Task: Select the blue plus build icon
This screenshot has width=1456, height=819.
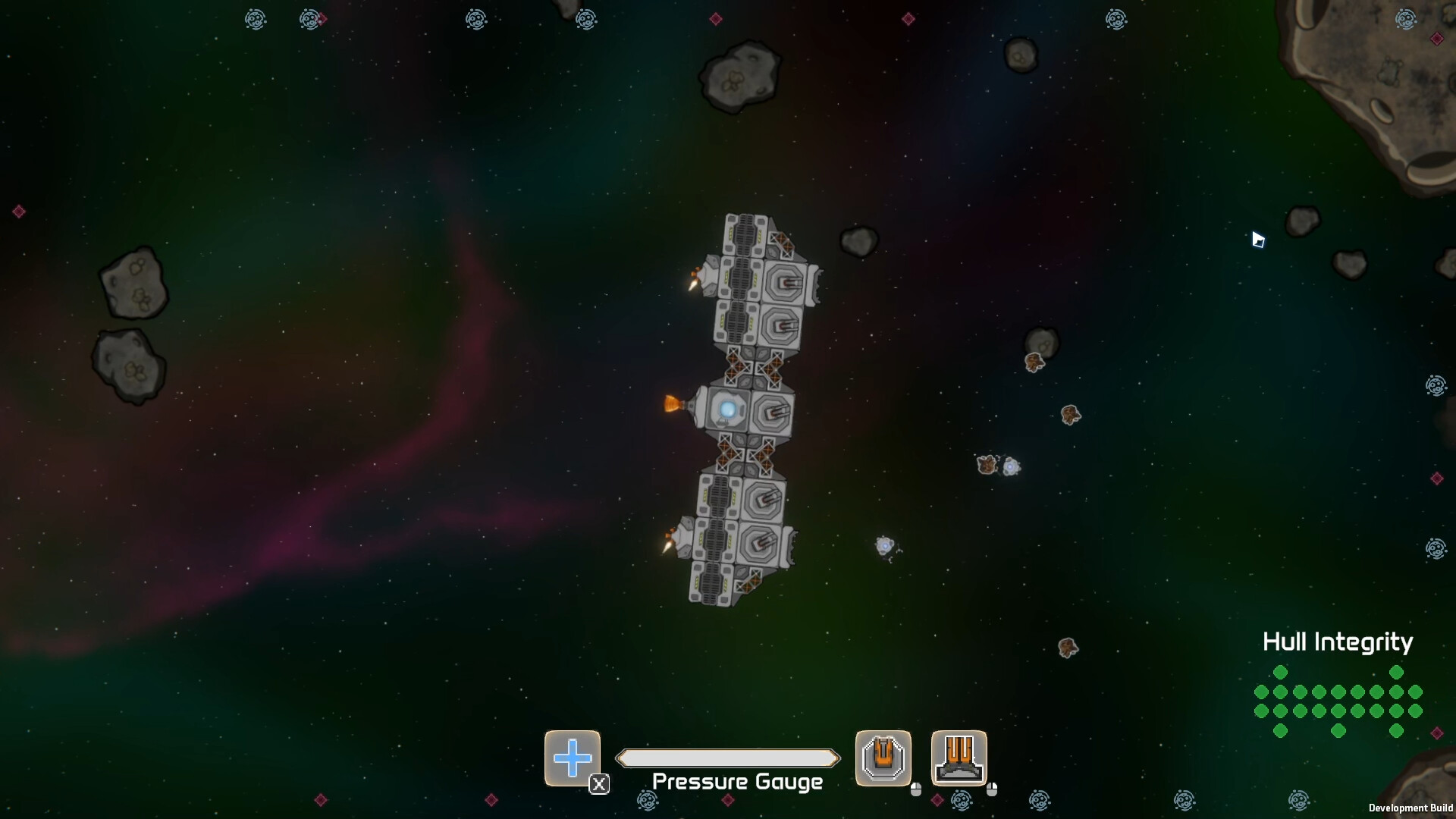Action: point(573,758)
